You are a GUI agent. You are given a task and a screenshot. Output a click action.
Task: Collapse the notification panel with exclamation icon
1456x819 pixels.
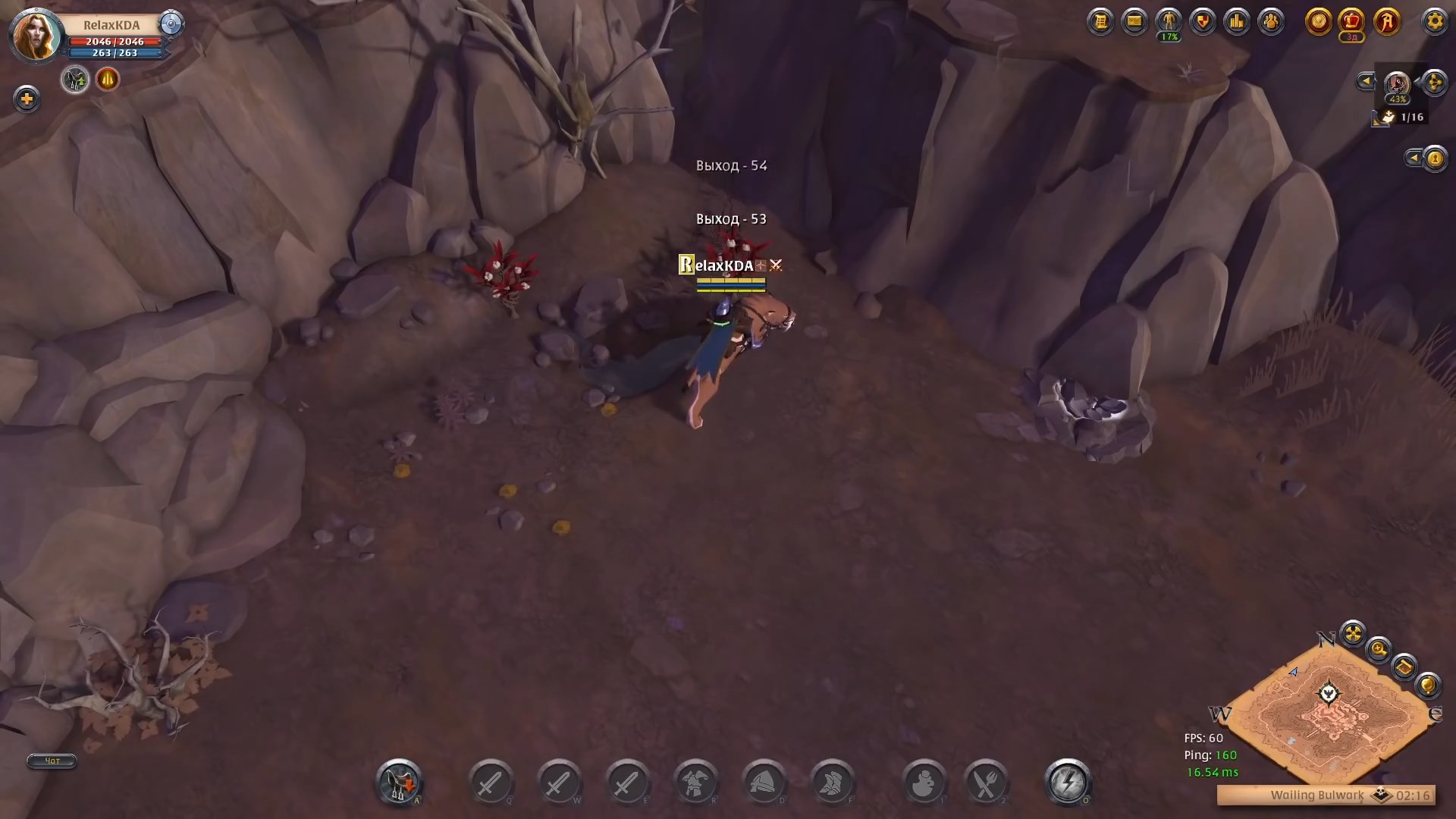pyautogui.click(x=1412, y=159)
